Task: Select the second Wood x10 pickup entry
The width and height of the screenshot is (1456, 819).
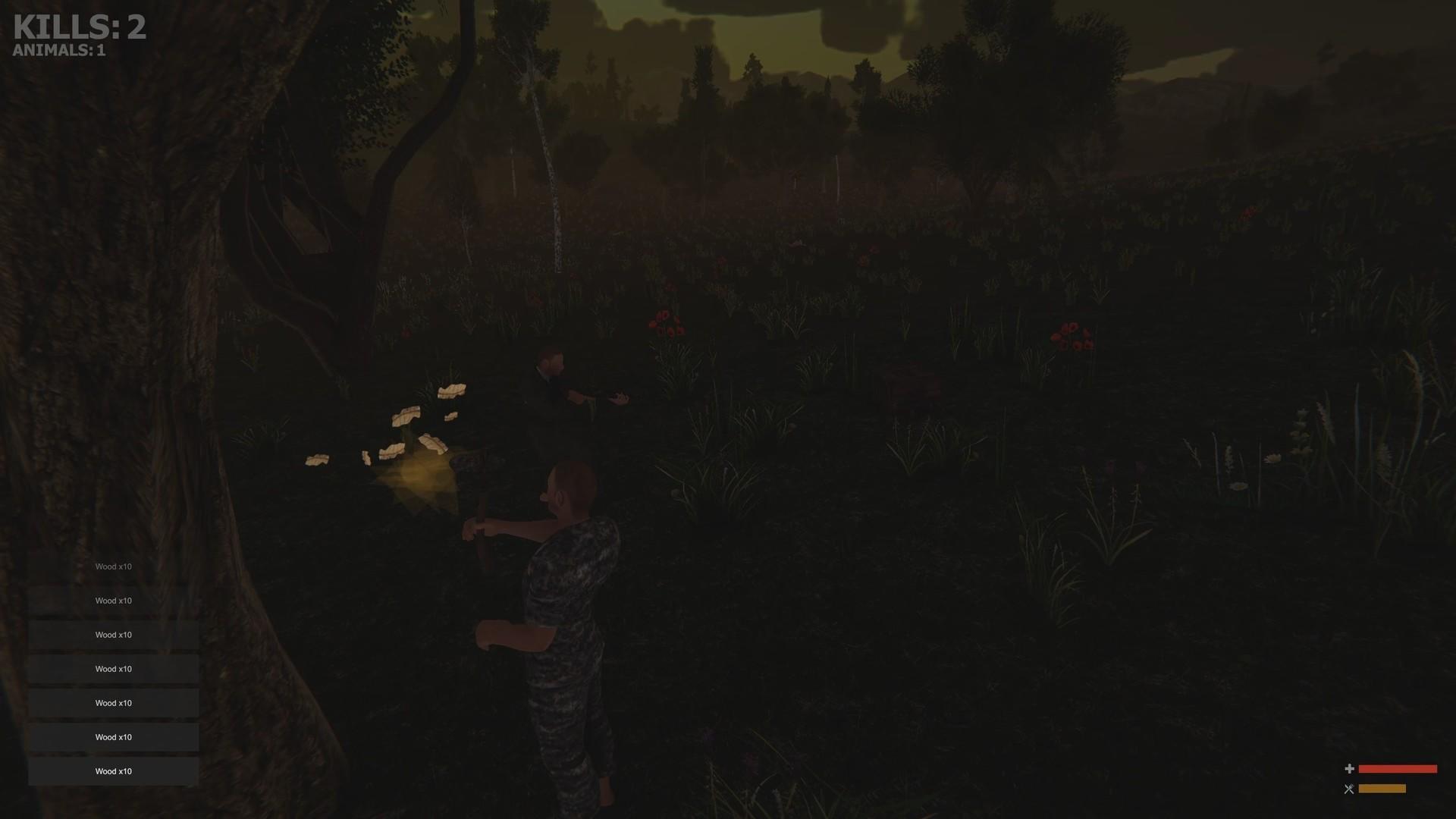Action: 112,600
